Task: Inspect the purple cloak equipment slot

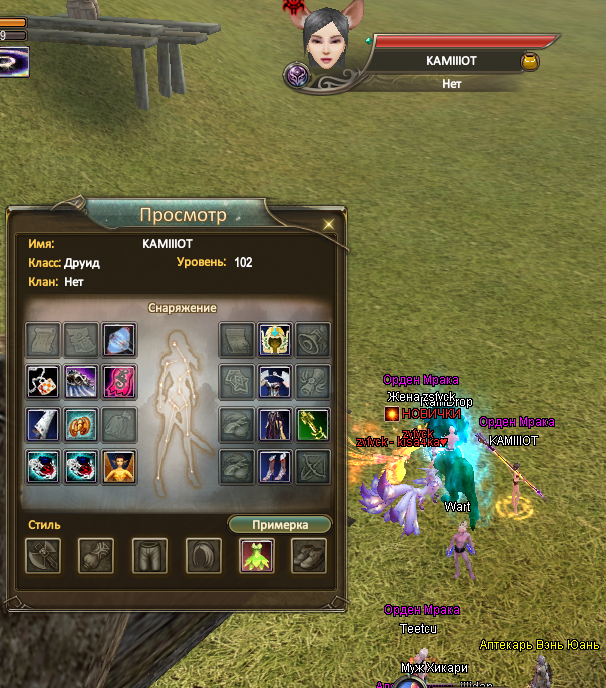Action: coord(275,424)
